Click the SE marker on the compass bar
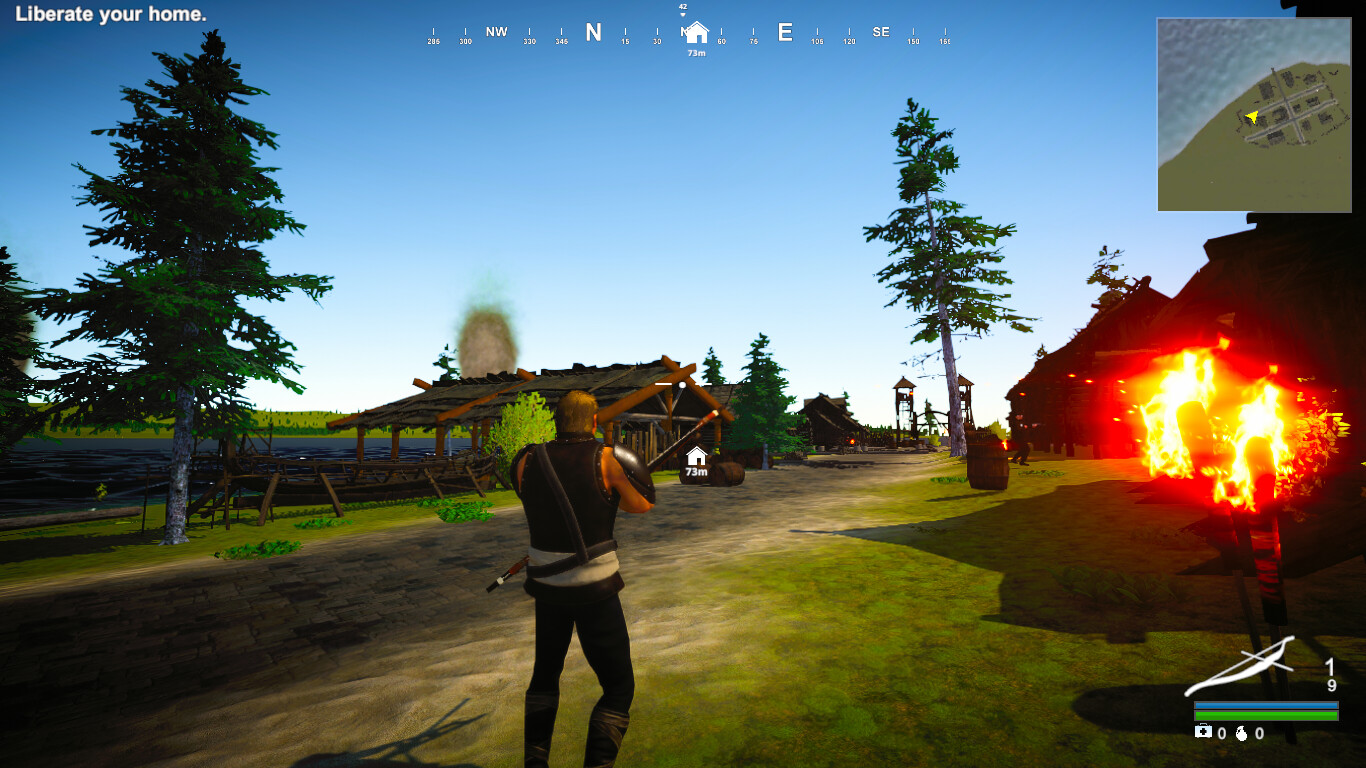 click(881, 31)
